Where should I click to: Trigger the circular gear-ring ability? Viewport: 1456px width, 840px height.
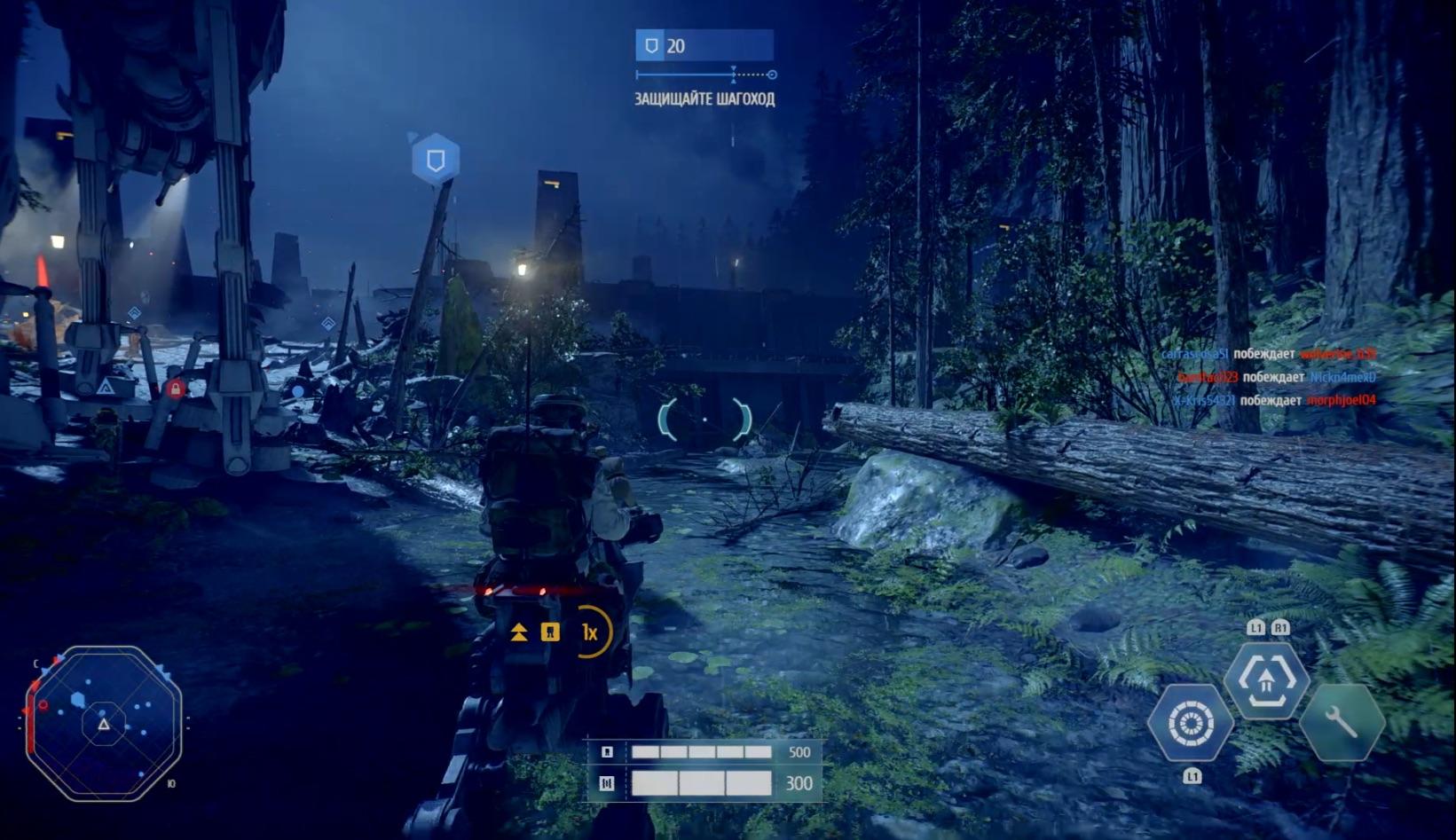[1190, 724]
